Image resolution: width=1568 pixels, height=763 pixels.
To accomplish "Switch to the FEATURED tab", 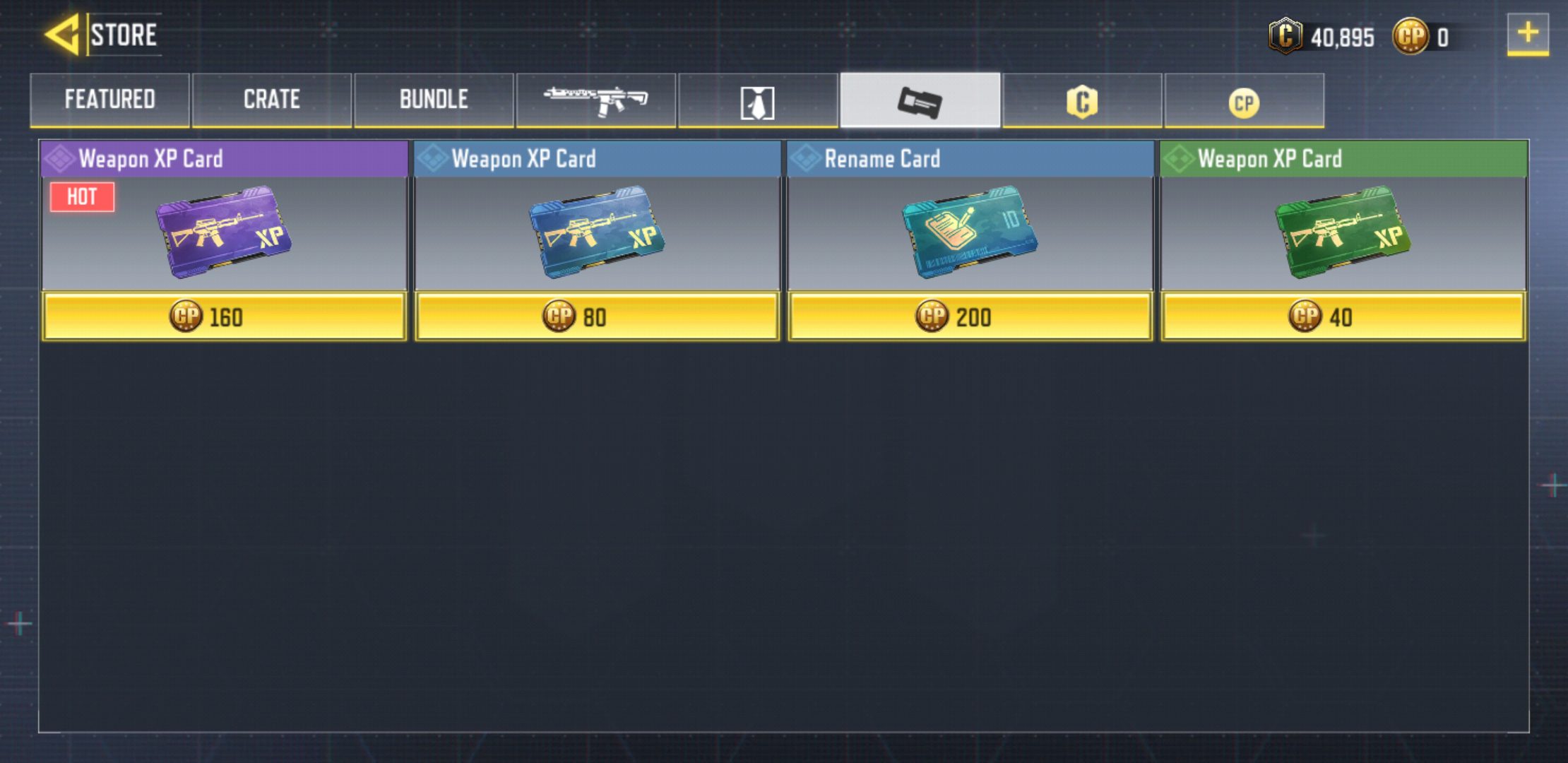I will (x=109, y=100).
